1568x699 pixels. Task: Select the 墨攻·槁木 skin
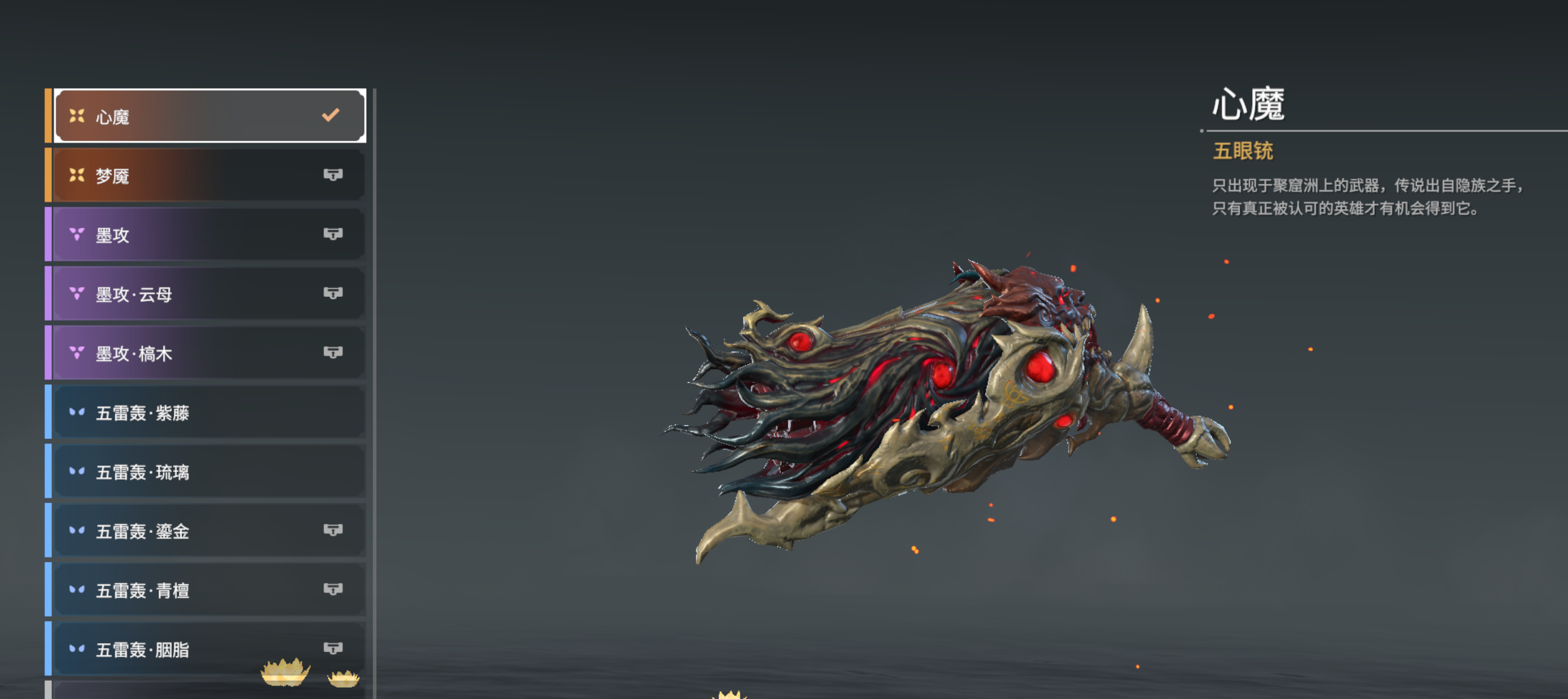pyautogui.click(x=190, y=353)
